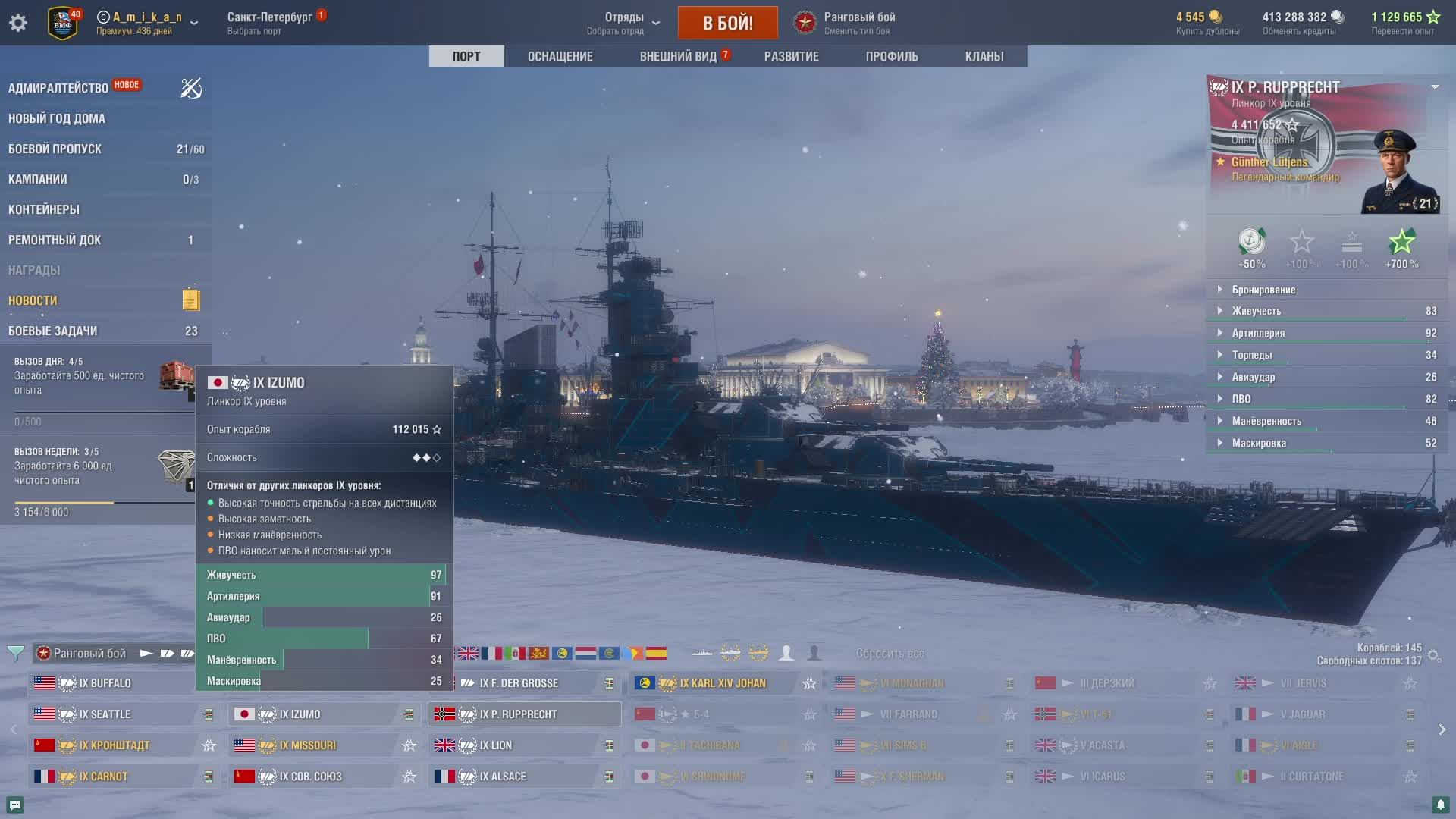Reset carousel filters with Сбросить все
The width and height of the screenshot is (1456, 819).
point(890,653)
